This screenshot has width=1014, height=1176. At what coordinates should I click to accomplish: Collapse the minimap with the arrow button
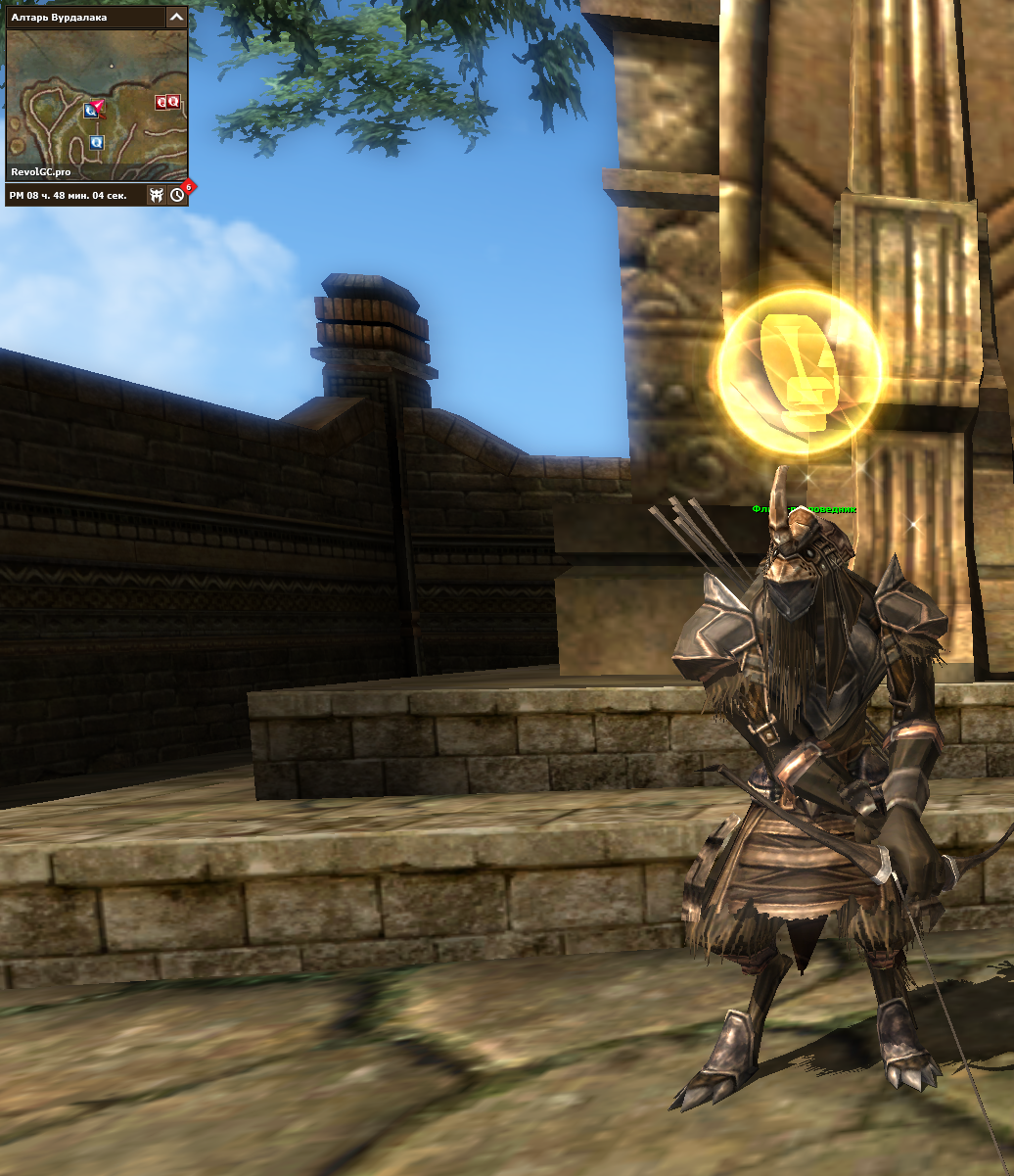click(x=176, y=17)
